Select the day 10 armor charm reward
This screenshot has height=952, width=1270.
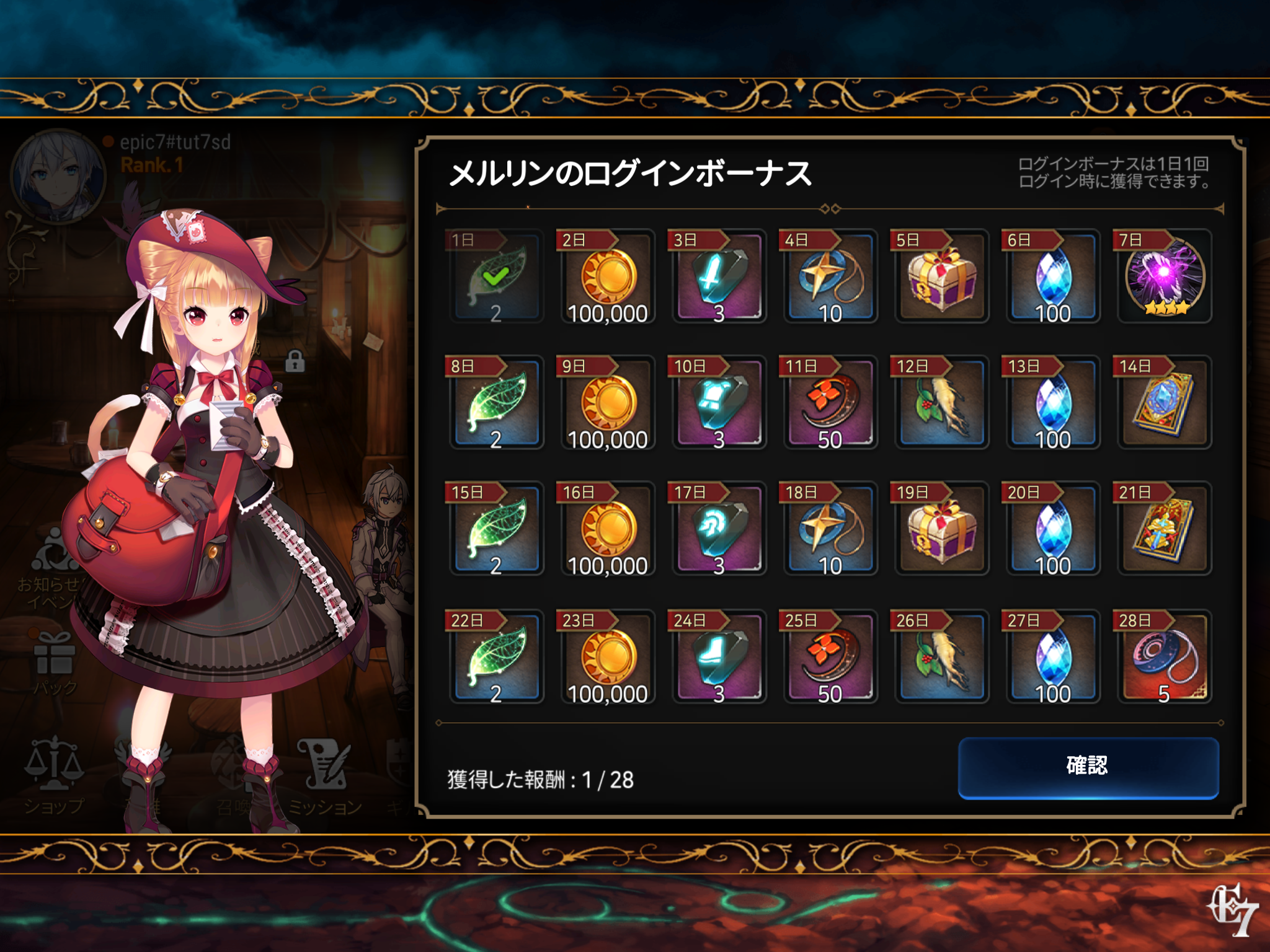719,403
